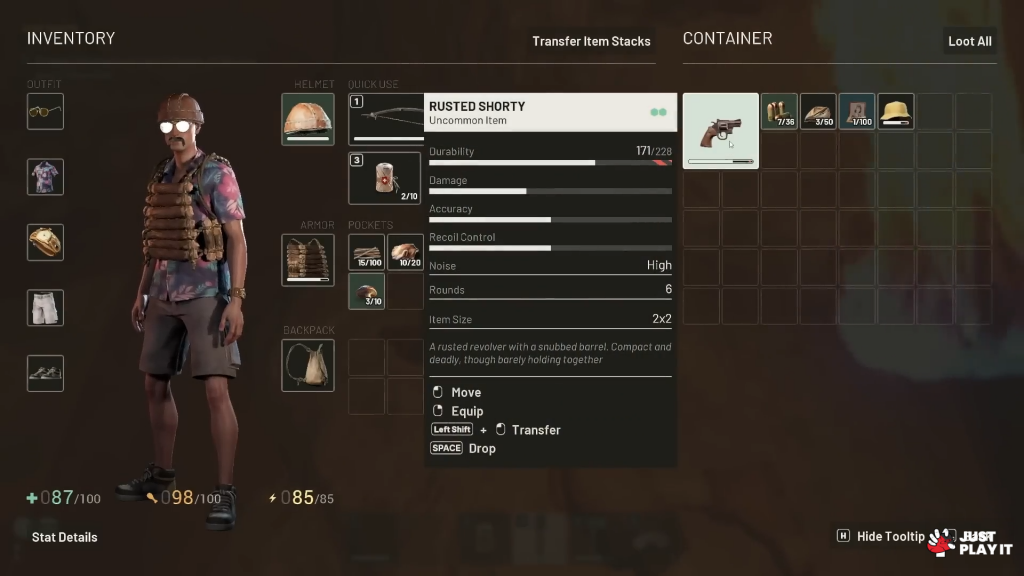This screenshot has width=1024, height=576.
Task: Choose the bandage in quick use slot 3
Action: point(384,178)
